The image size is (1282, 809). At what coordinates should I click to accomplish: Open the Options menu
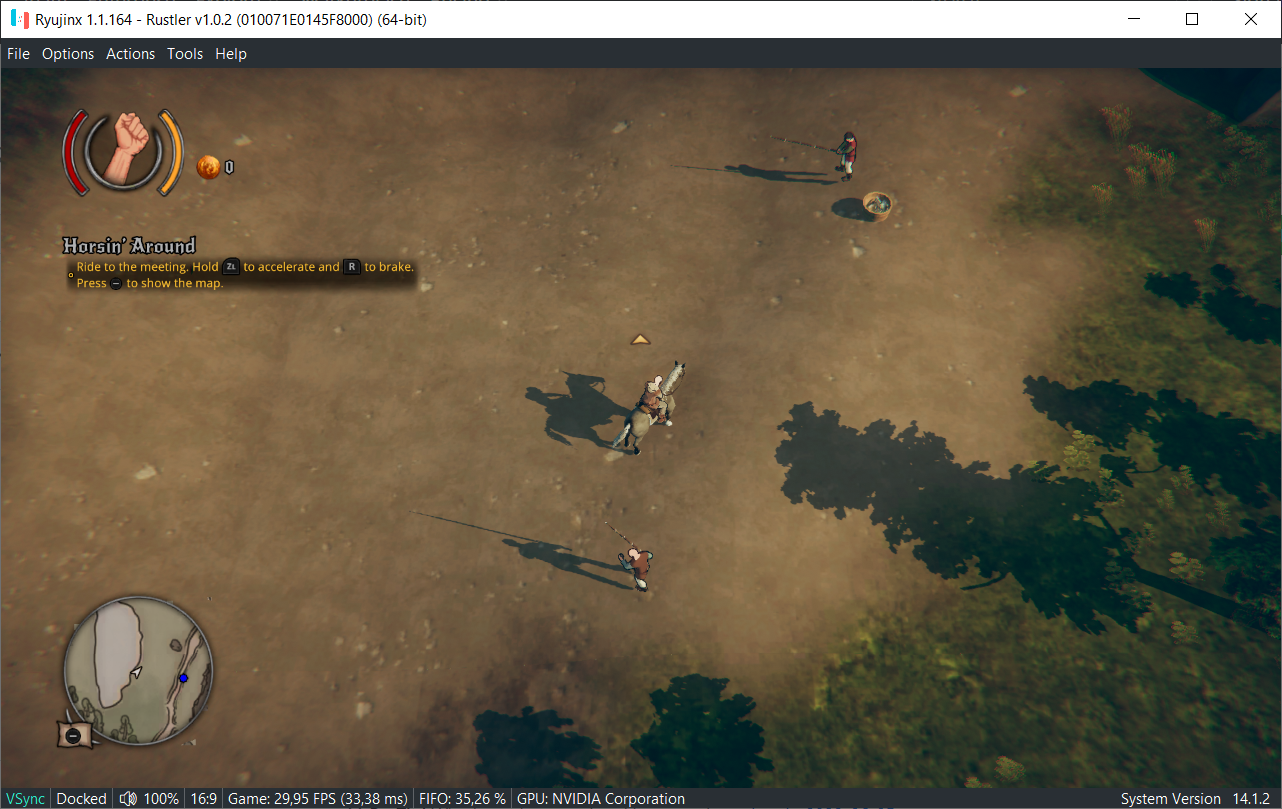67,54
